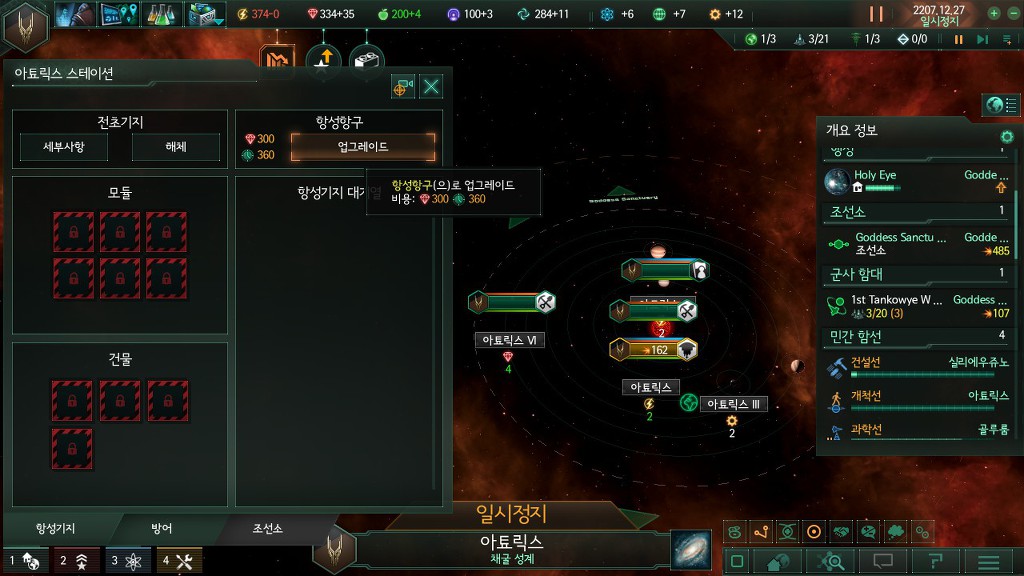Open 세부사항 details for the outpost
Viewport: 1024px width, 576px height.
(64, 147)
